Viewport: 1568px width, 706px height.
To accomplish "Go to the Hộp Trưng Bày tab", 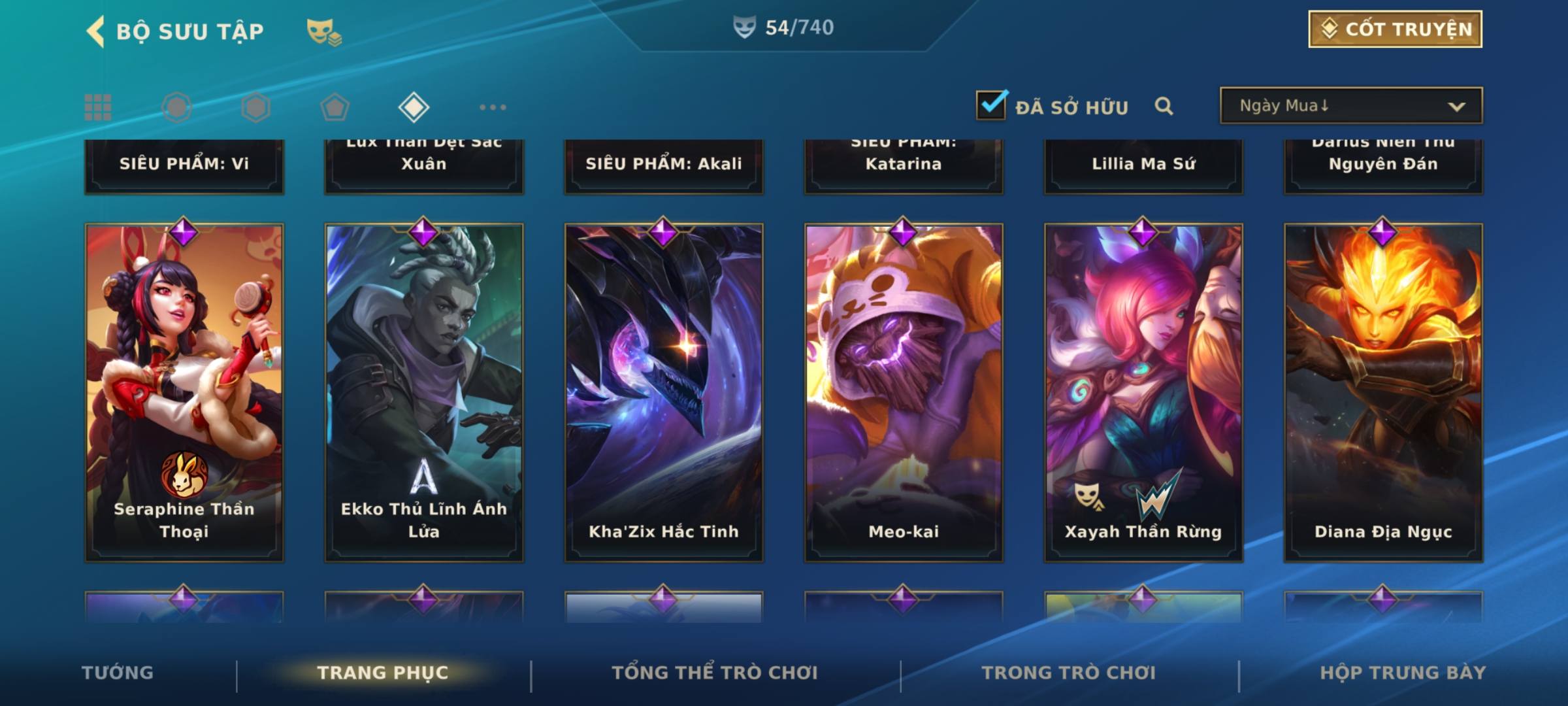I will pos(1403,673).
